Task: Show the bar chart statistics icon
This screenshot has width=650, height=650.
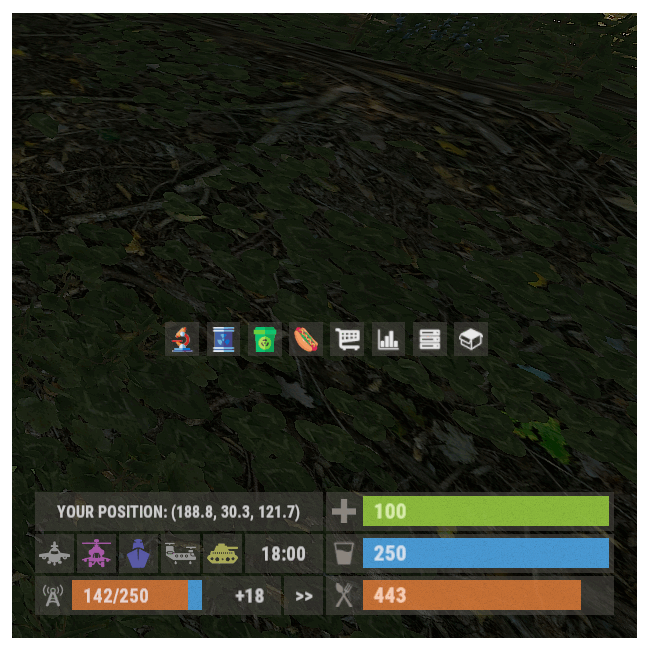Action: click(388, 340)
